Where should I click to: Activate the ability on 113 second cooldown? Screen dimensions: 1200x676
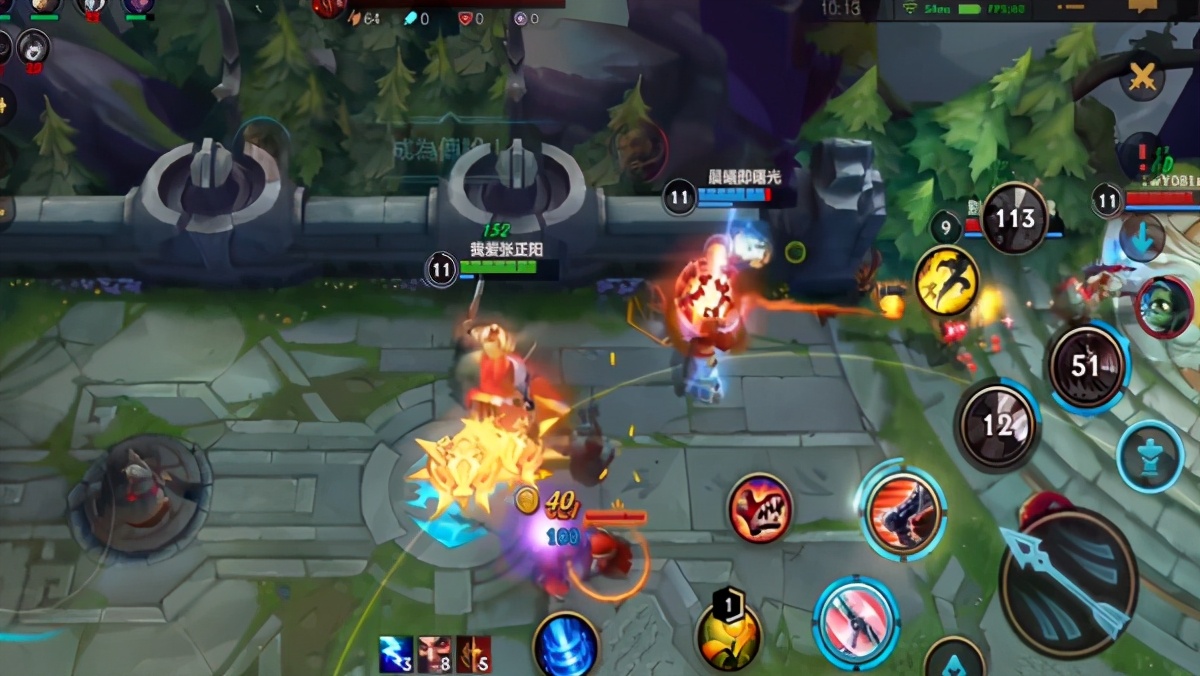click(x=1014, y=218)
